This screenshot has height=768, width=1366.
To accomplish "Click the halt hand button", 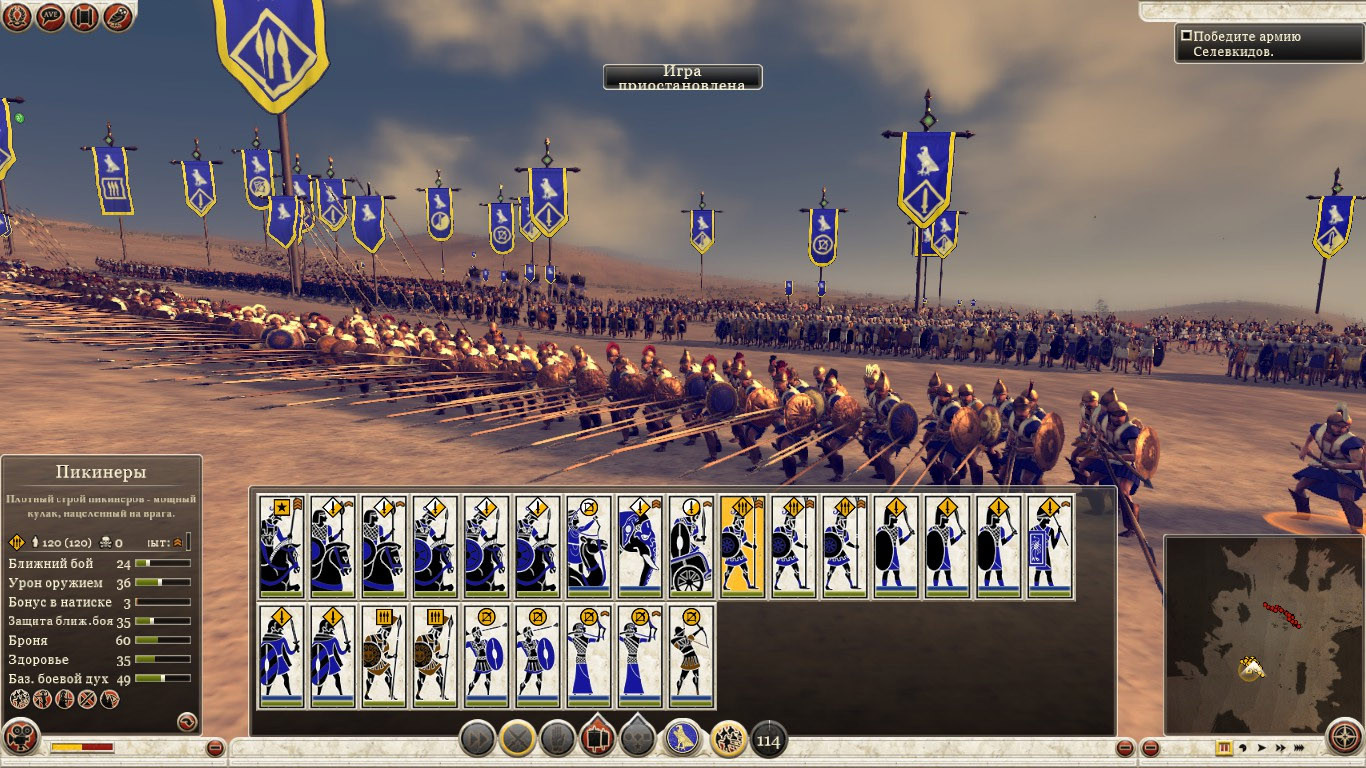I will [x=558, y=740].
